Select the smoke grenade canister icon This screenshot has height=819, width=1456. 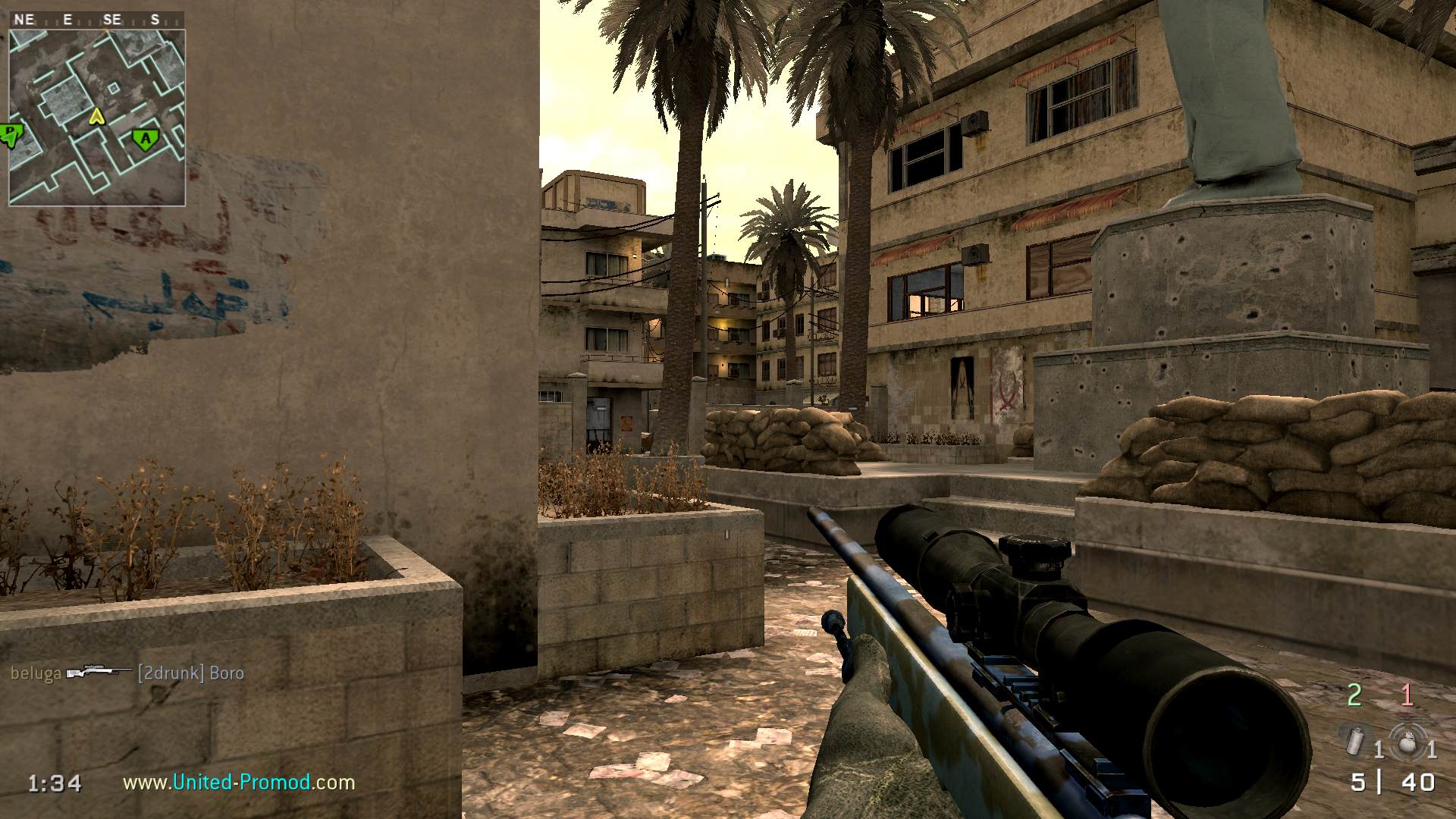[x=1356, y=739]
